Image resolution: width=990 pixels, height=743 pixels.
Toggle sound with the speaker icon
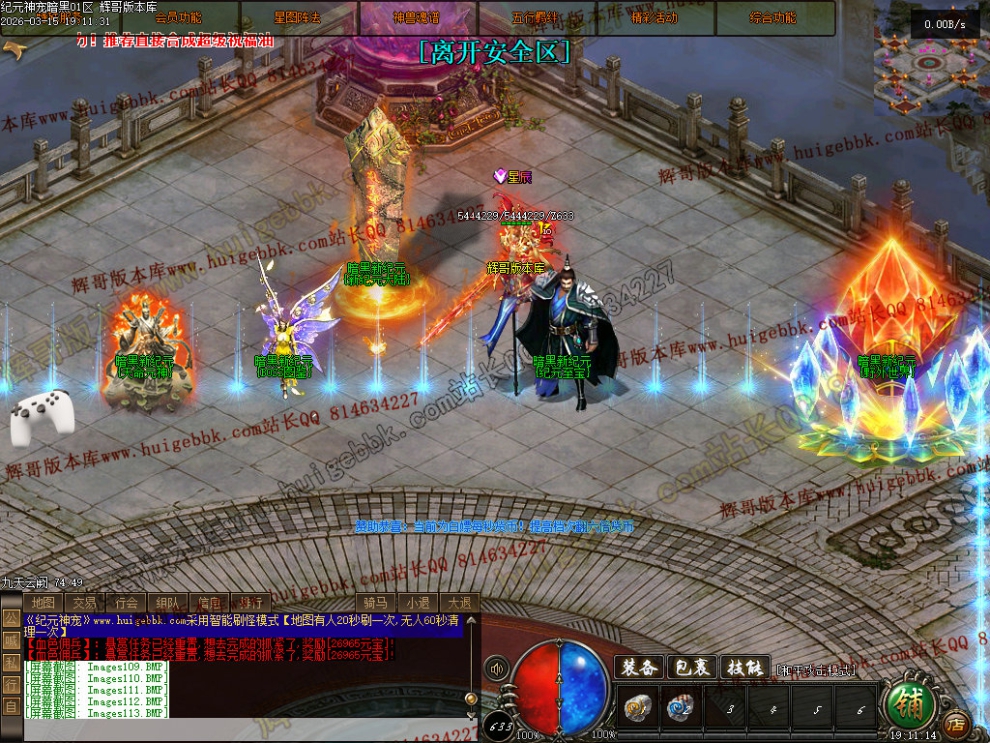point(495,668)
